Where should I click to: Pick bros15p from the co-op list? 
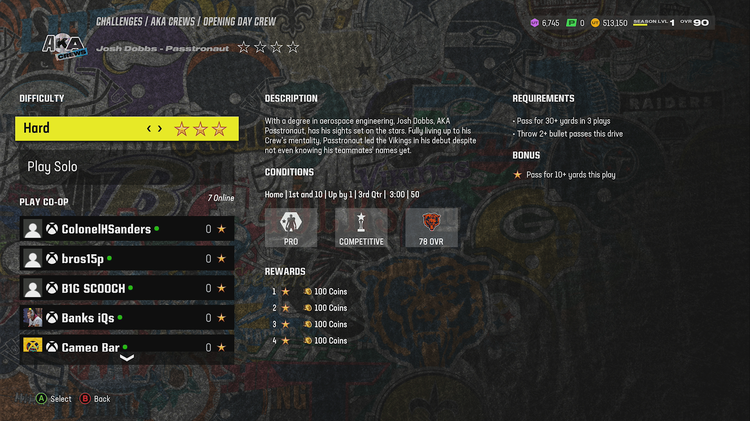coord(127,259)
